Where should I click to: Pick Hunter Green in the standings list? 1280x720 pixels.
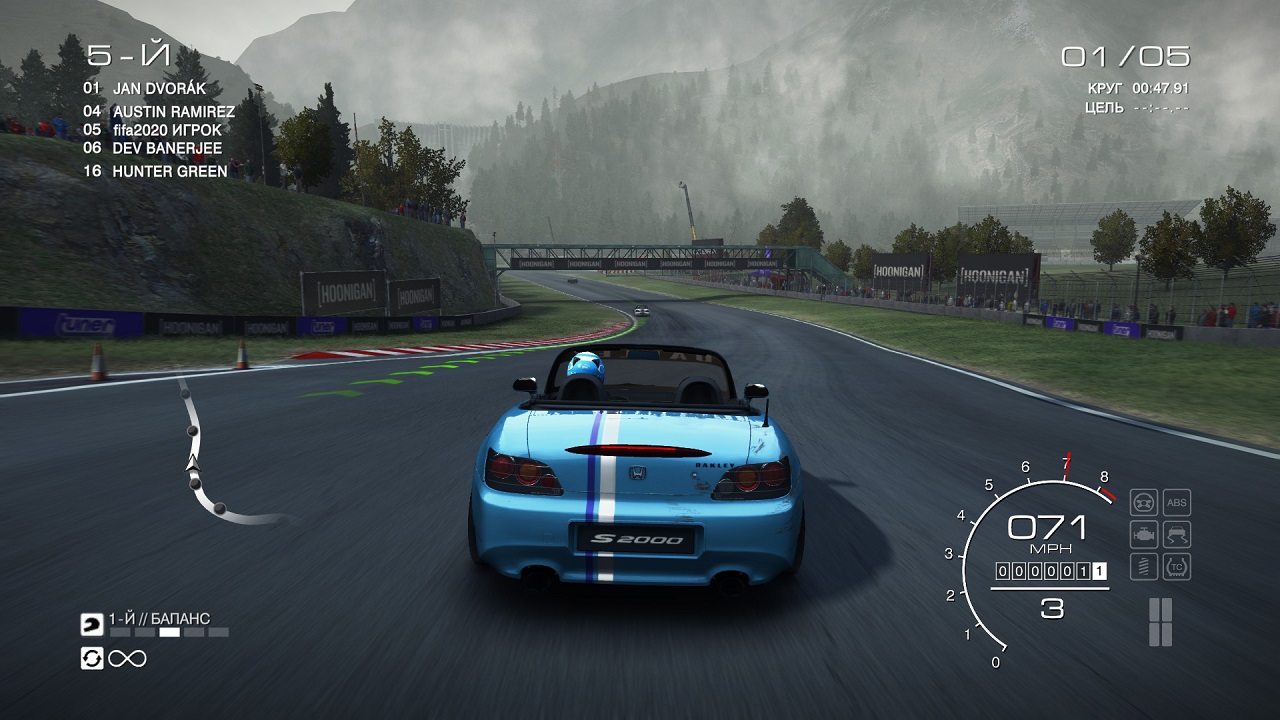(x=169, y=171)
